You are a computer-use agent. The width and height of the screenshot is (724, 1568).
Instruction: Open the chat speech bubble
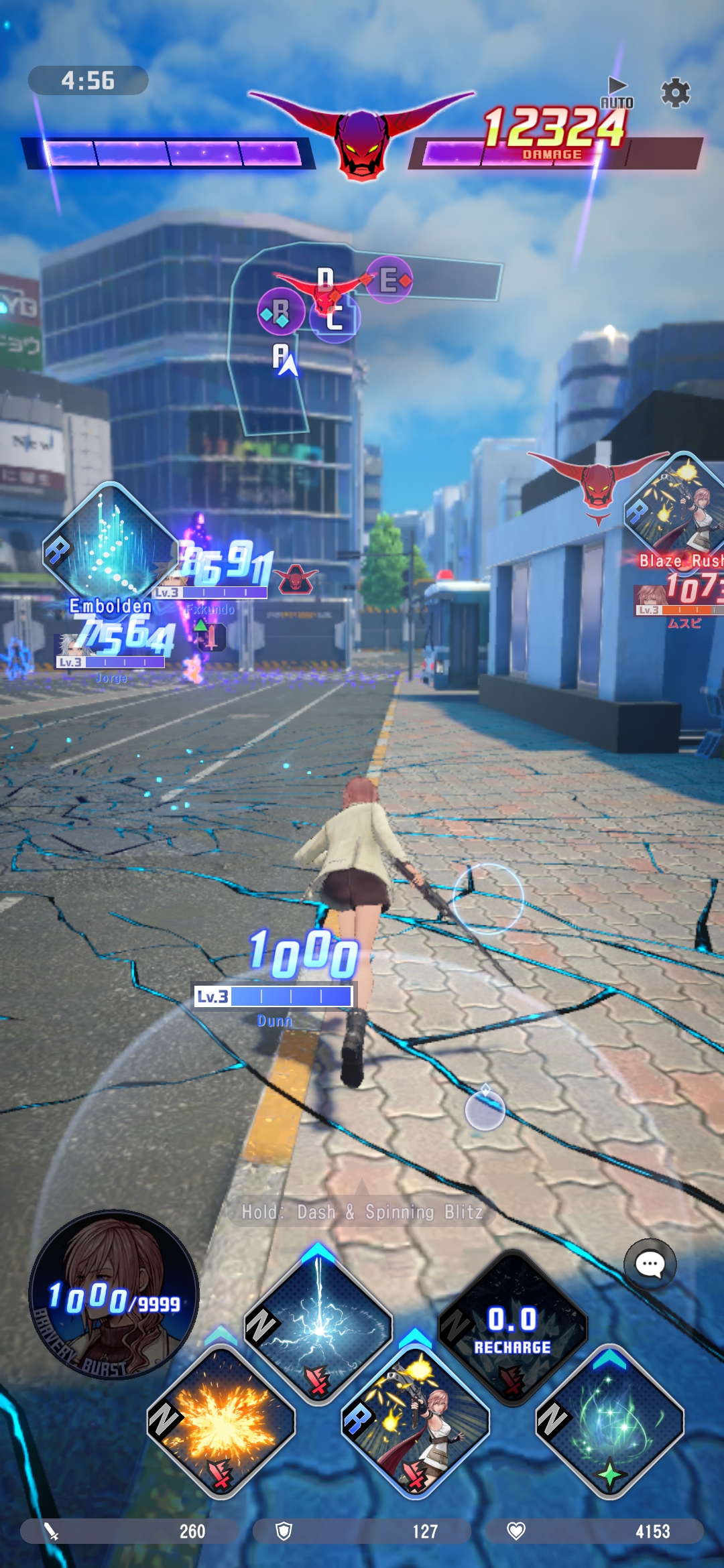[650, 1264]
